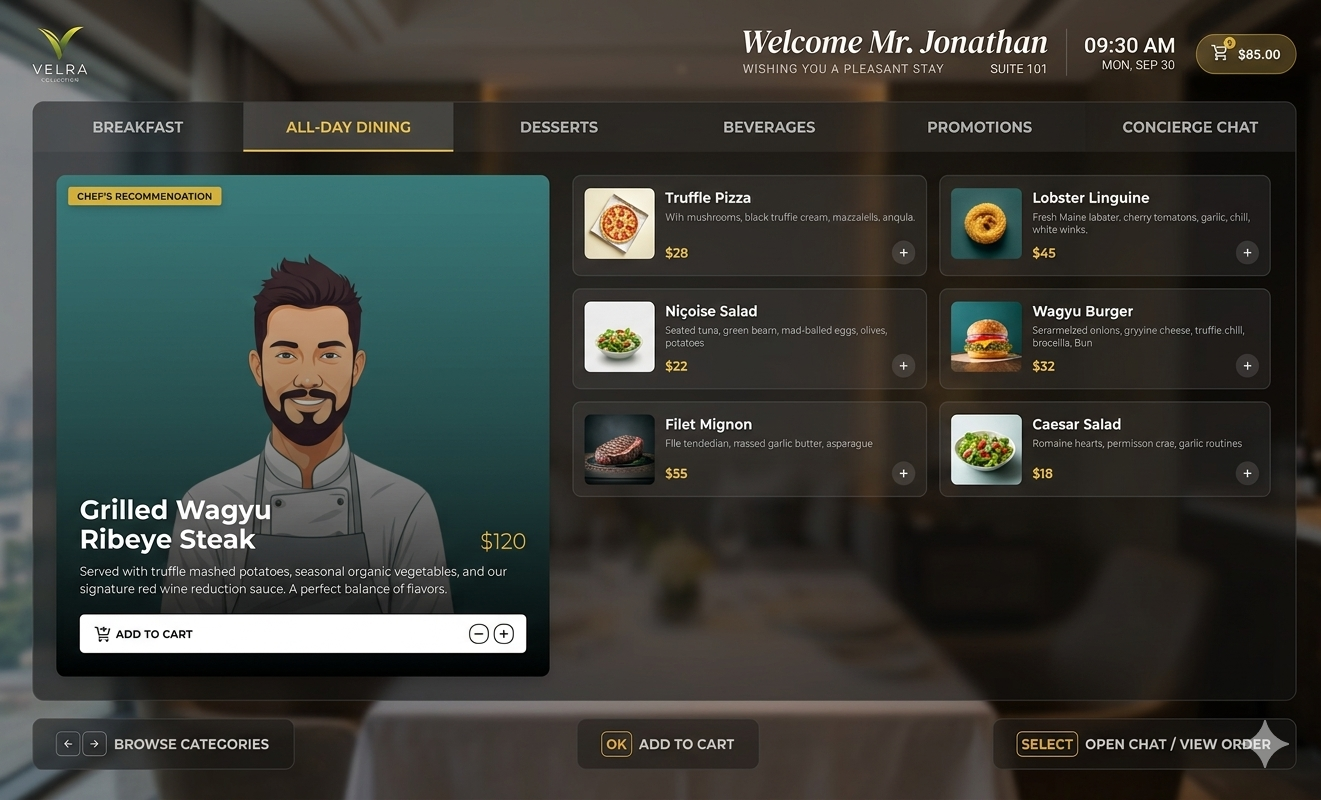This screenshot has height=800, width=1321.
Task: Click the Wagyu Burger thumbnail image
Action: [x=986, y=338]
